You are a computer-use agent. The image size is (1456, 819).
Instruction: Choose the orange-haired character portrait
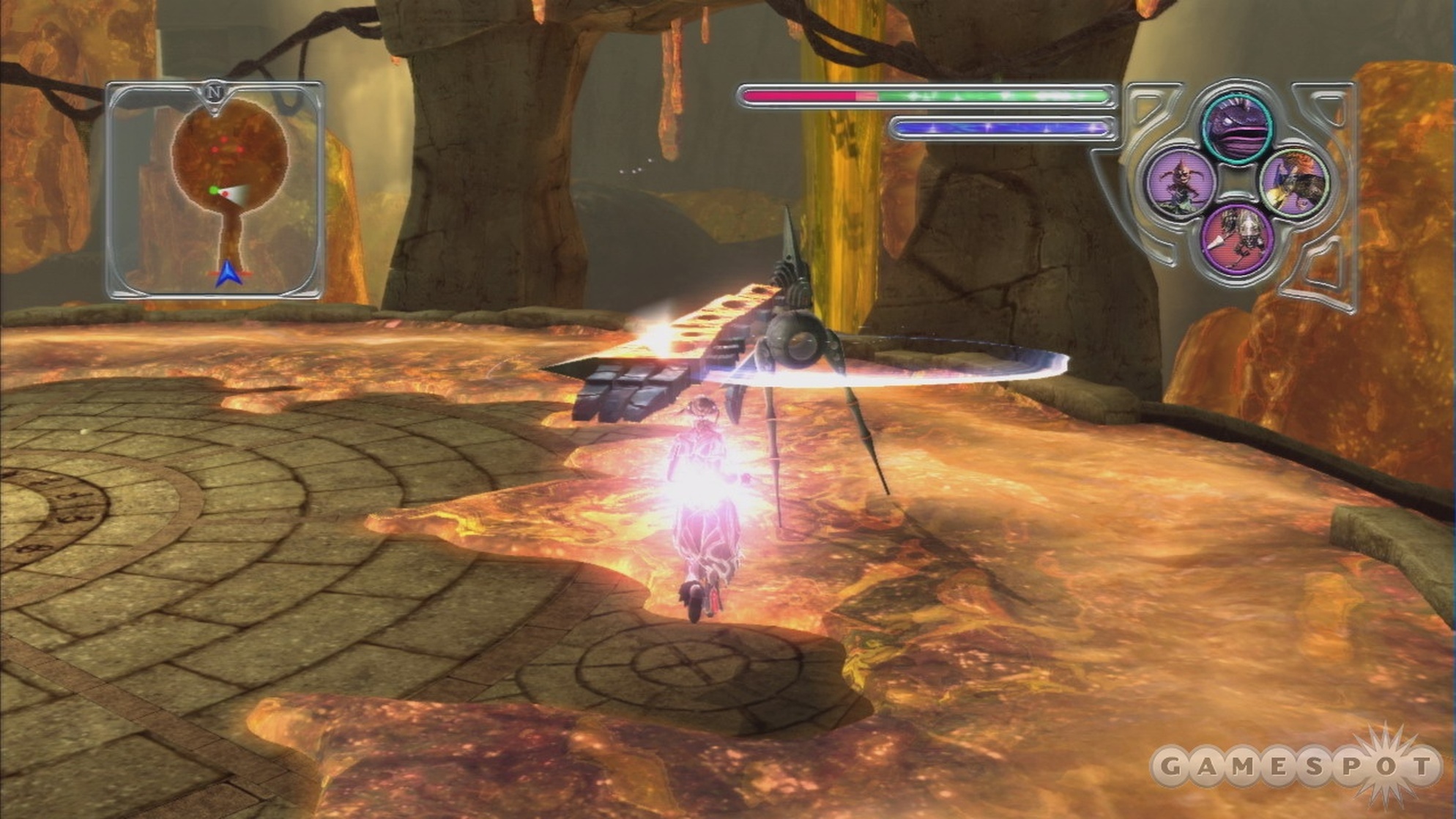click(x=1294, y=183)
